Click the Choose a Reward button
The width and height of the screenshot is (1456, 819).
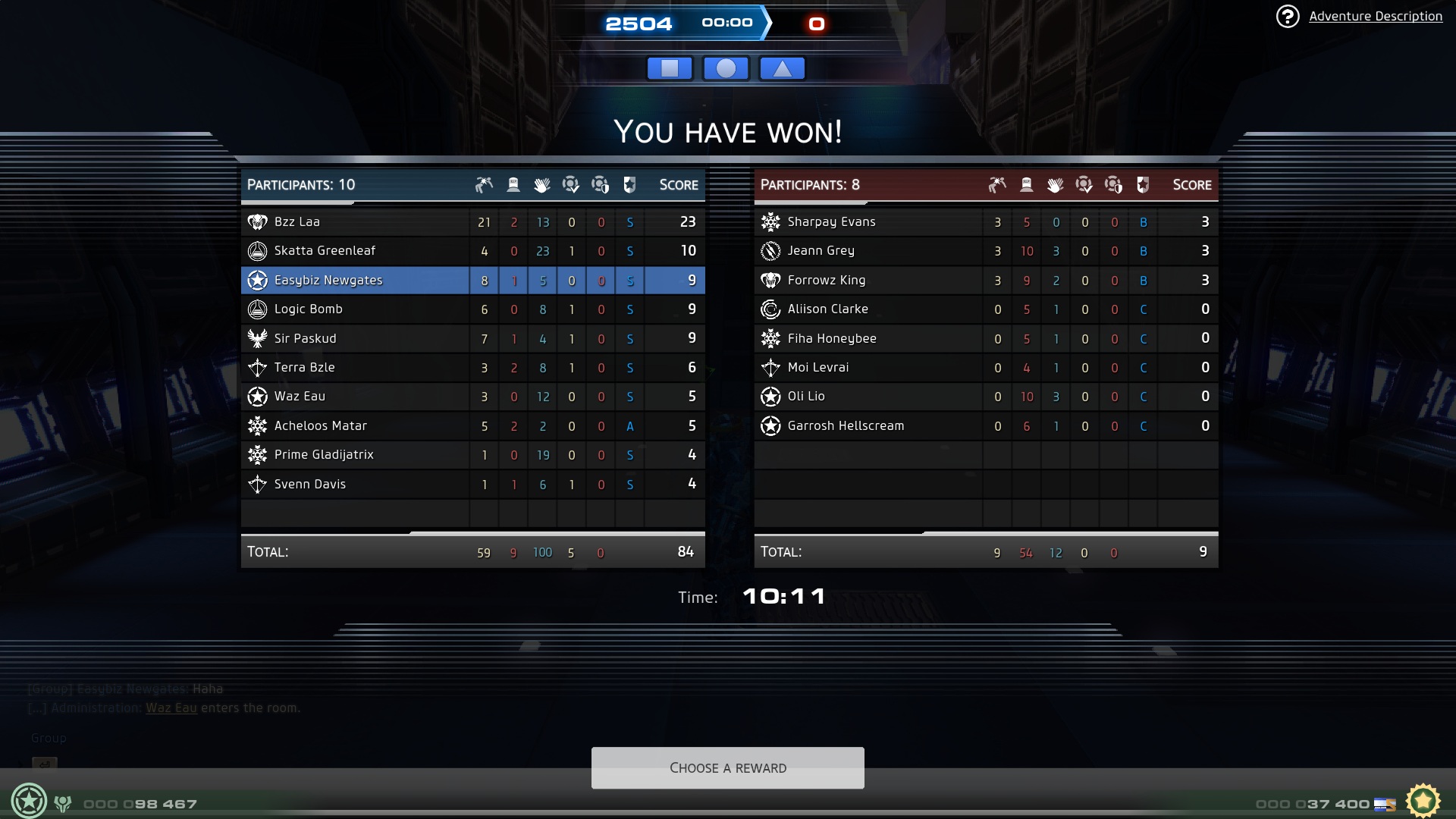(727, 767)
